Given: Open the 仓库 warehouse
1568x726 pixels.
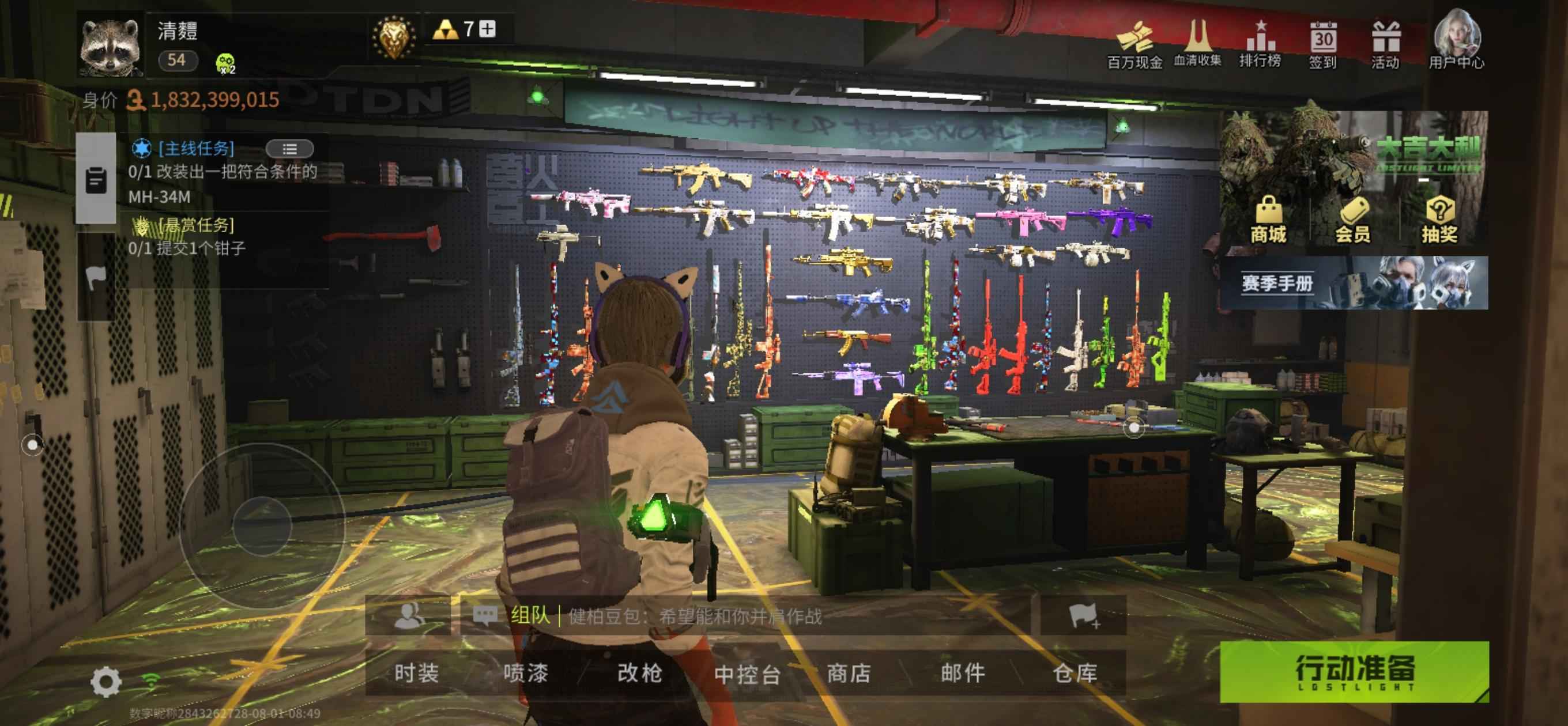Looking at the screenshot, I should (x=1075, y=673).
